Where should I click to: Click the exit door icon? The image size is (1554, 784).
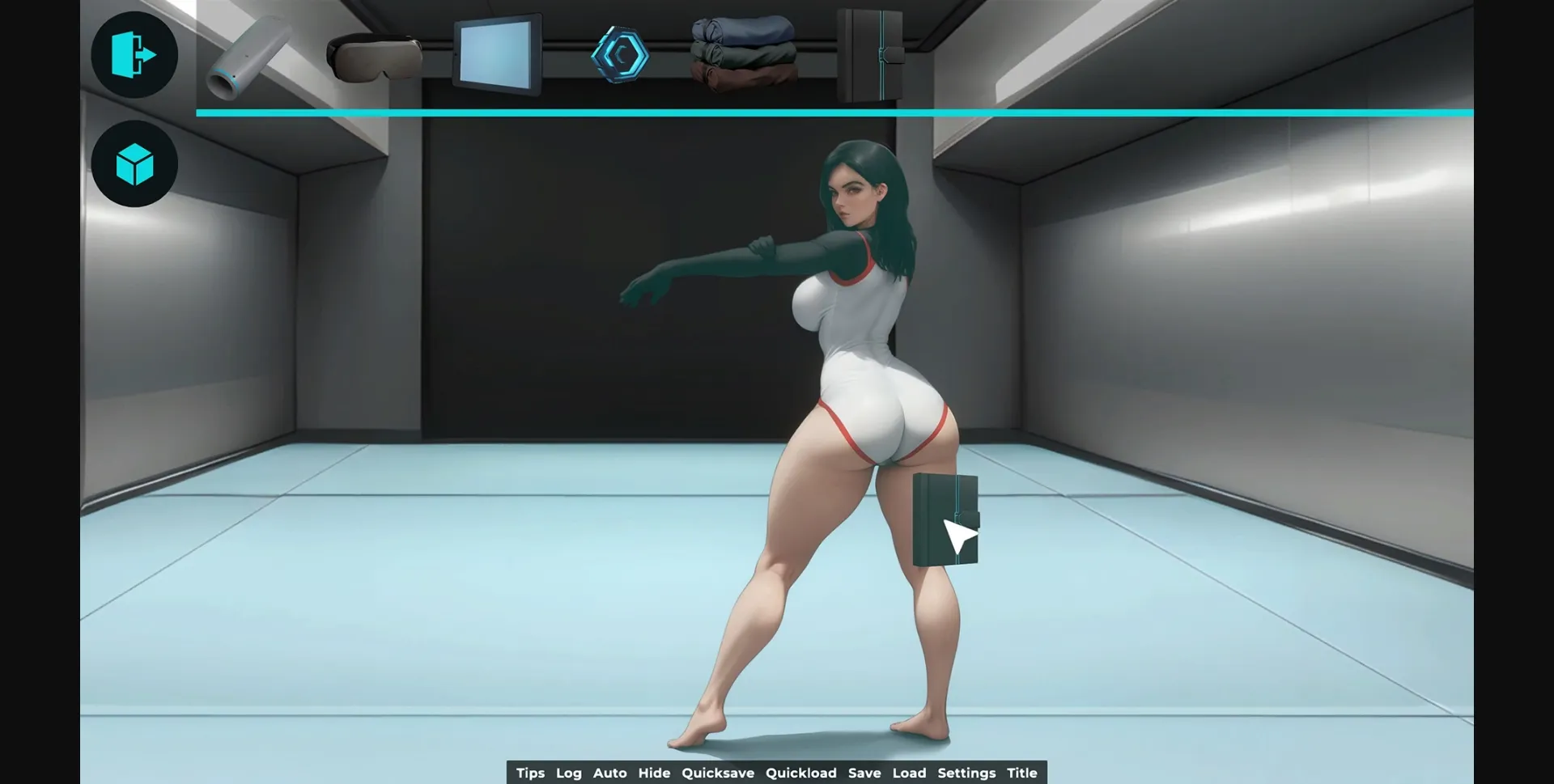click(134, 53)
